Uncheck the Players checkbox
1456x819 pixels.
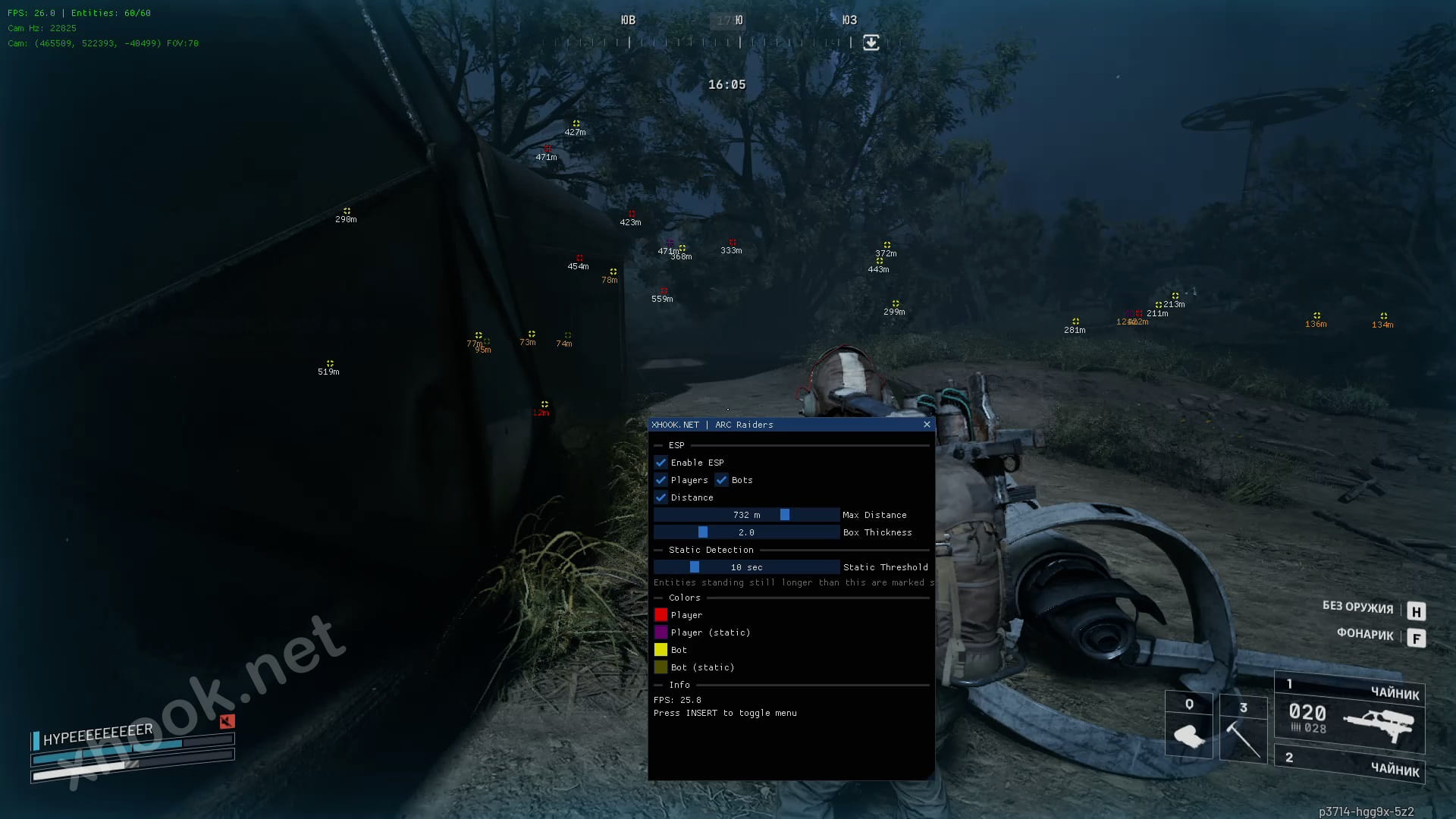point(661,480)
